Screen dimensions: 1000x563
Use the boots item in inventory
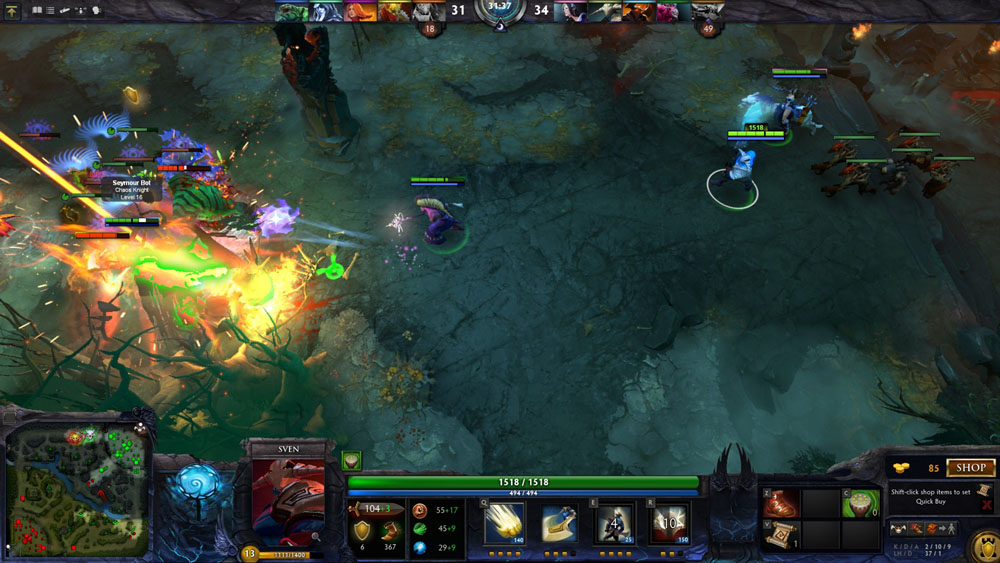781,503
